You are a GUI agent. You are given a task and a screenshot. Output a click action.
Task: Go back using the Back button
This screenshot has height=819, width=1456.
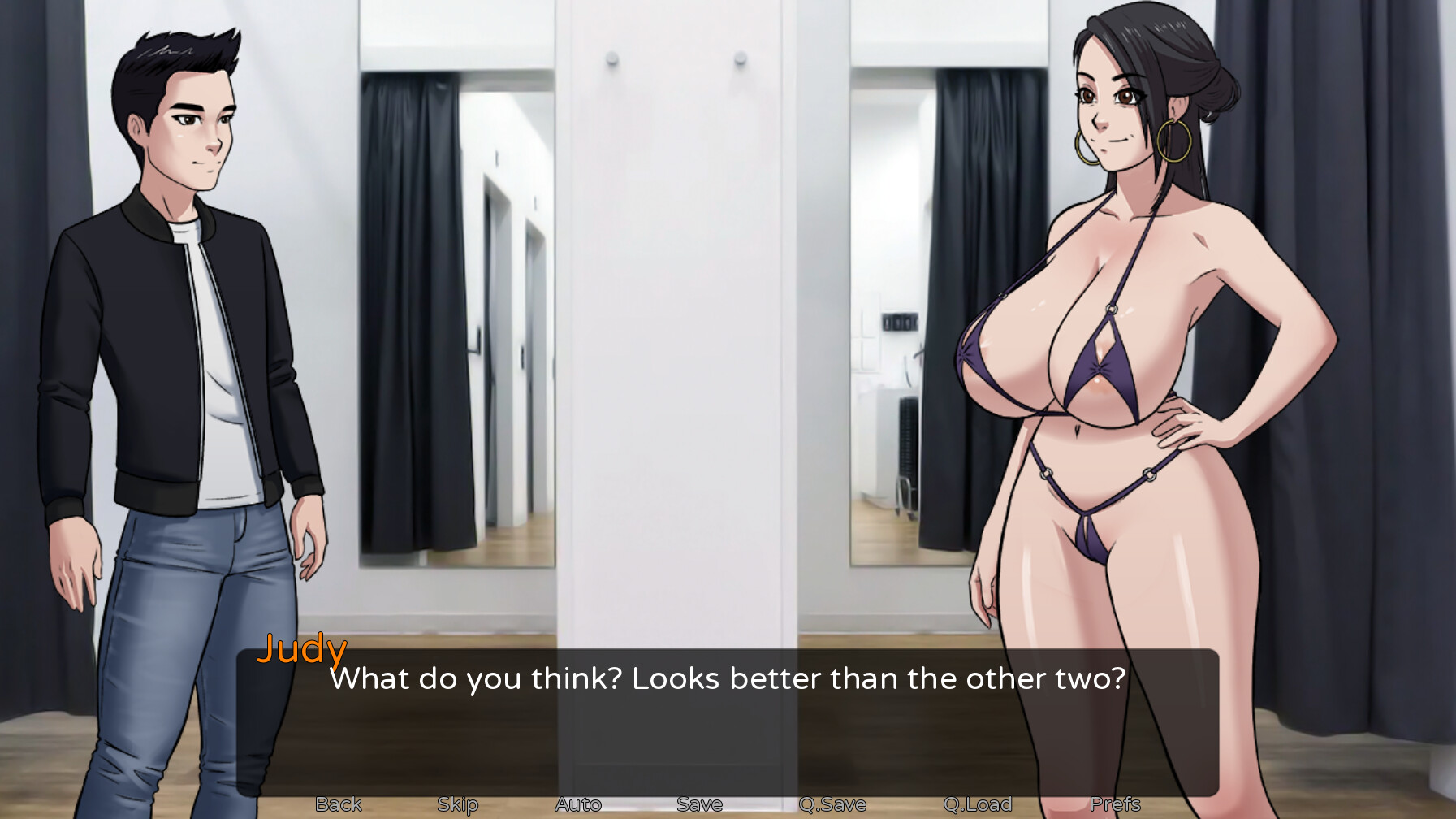tap(339, 804)
